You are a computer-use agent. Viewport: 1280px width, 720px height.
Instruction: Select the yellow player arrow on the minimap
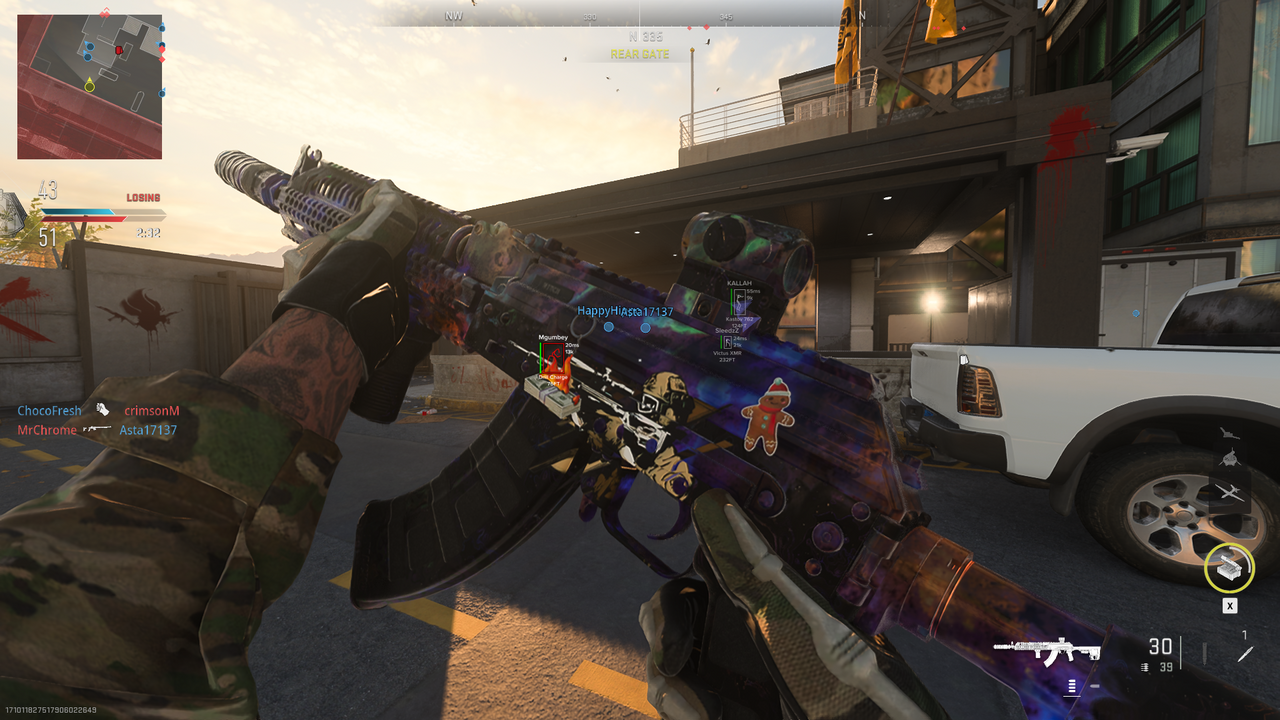89,85
